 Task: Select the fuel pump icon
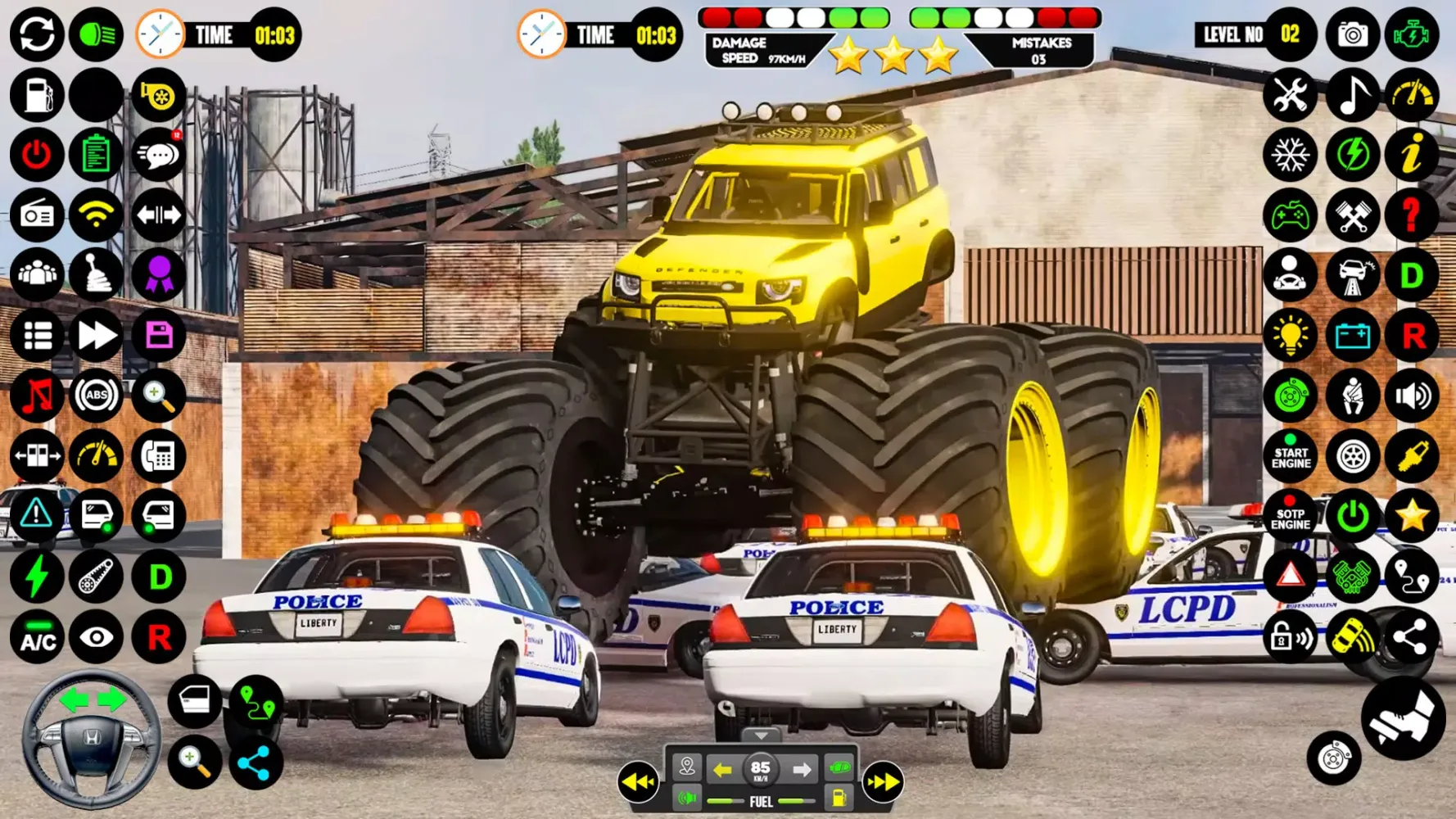coord(36,94)
